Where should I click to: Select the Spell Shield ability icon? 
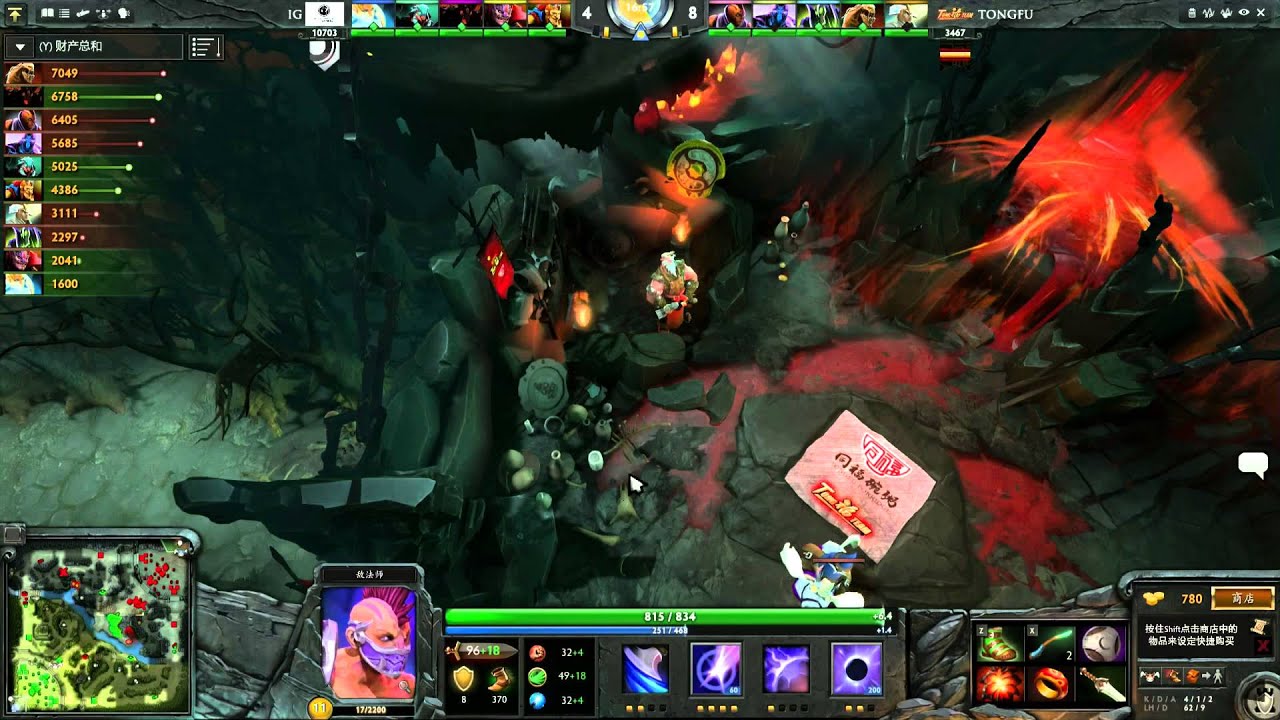pyautogui.click(x=786, y=668)
